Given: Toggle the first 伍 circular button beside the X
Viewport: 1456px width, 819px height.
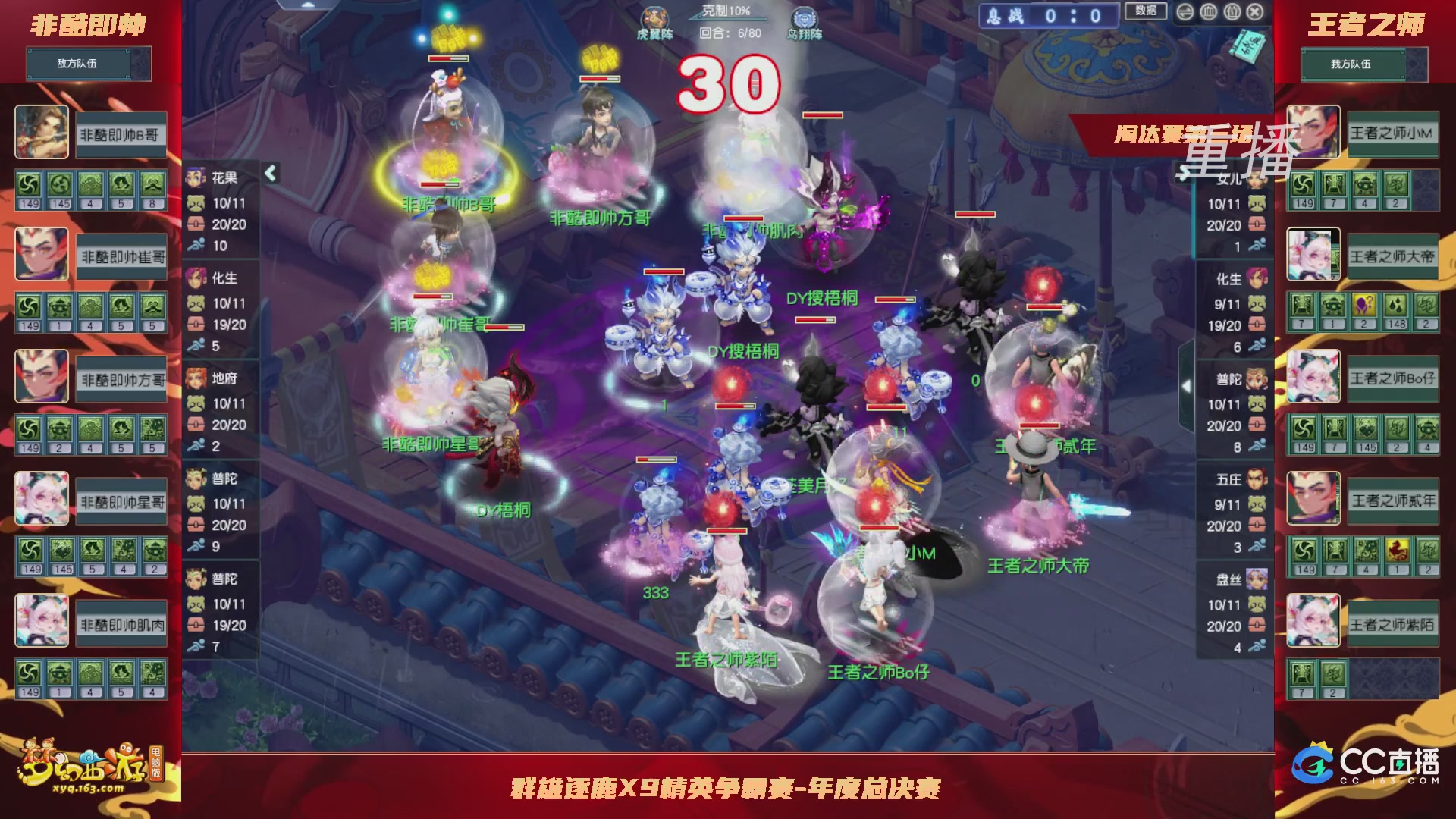Looking at the screenshot, I should [1232, 11].
